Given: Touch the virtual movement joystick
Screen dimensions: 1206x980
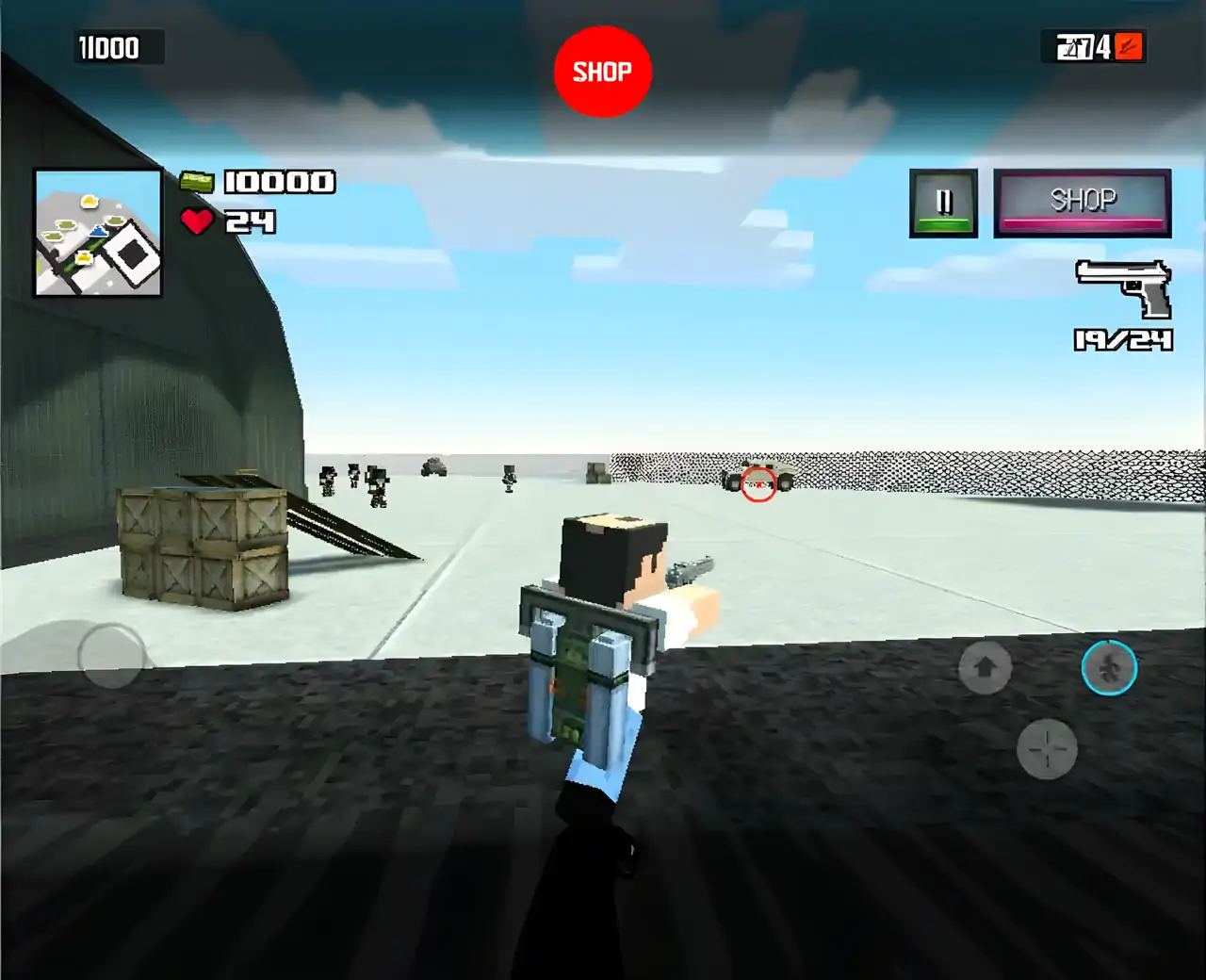Looking at the screenshot, I should [111, 654].
